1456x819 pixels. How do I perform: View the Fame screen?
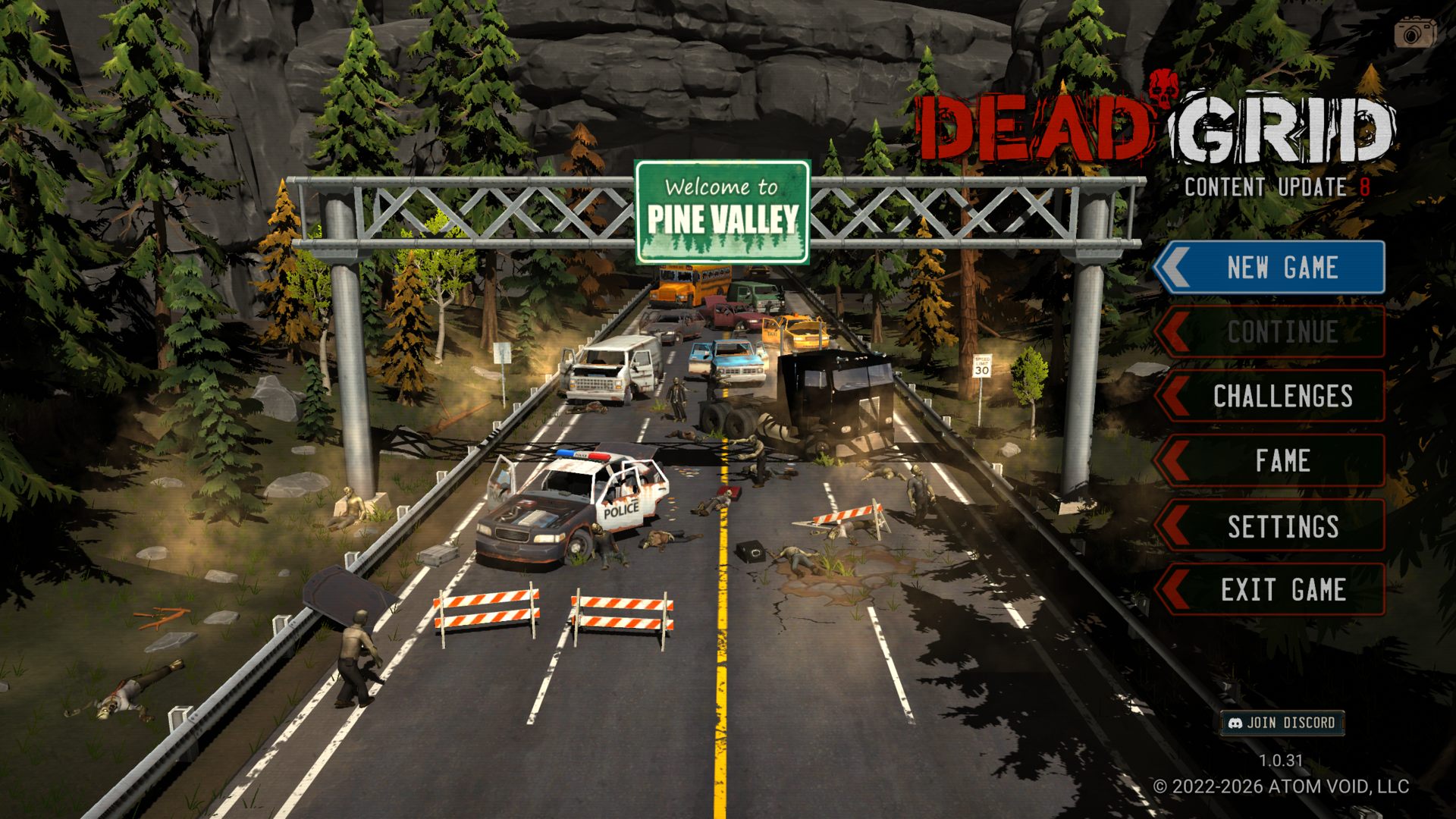coord(1282,461)
